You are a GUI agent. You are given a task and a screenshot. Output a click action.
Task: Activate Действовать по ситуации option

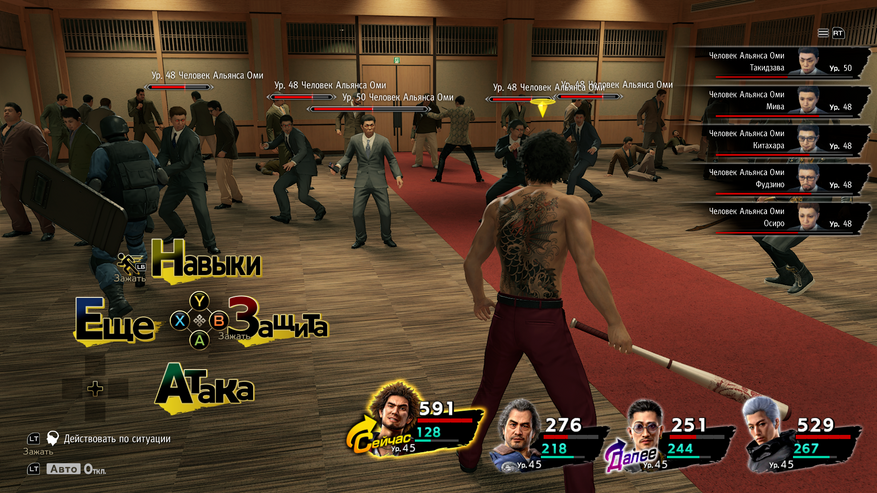[x=116, y=439]
